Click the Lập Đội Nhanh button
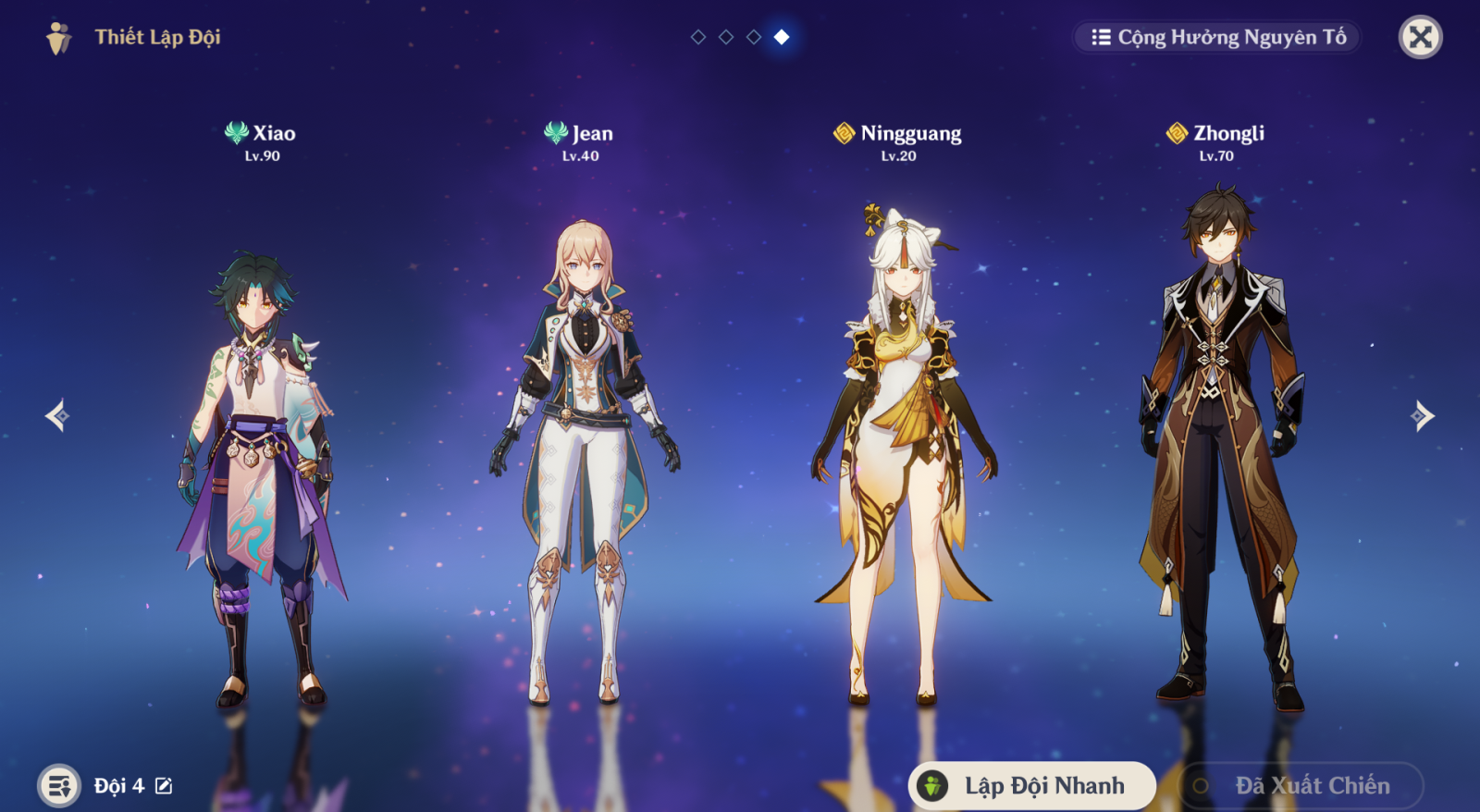 1031,785
